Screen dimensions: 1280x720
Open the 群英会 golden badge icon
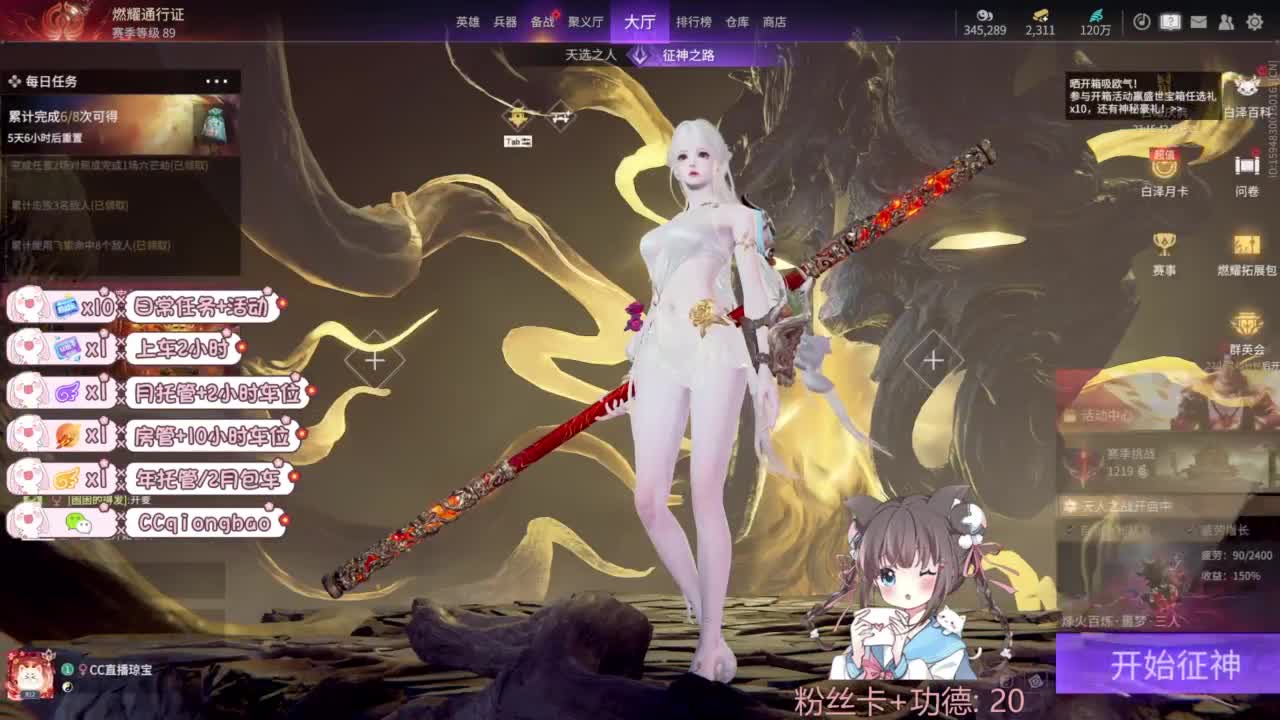[x=1248, y=323]
